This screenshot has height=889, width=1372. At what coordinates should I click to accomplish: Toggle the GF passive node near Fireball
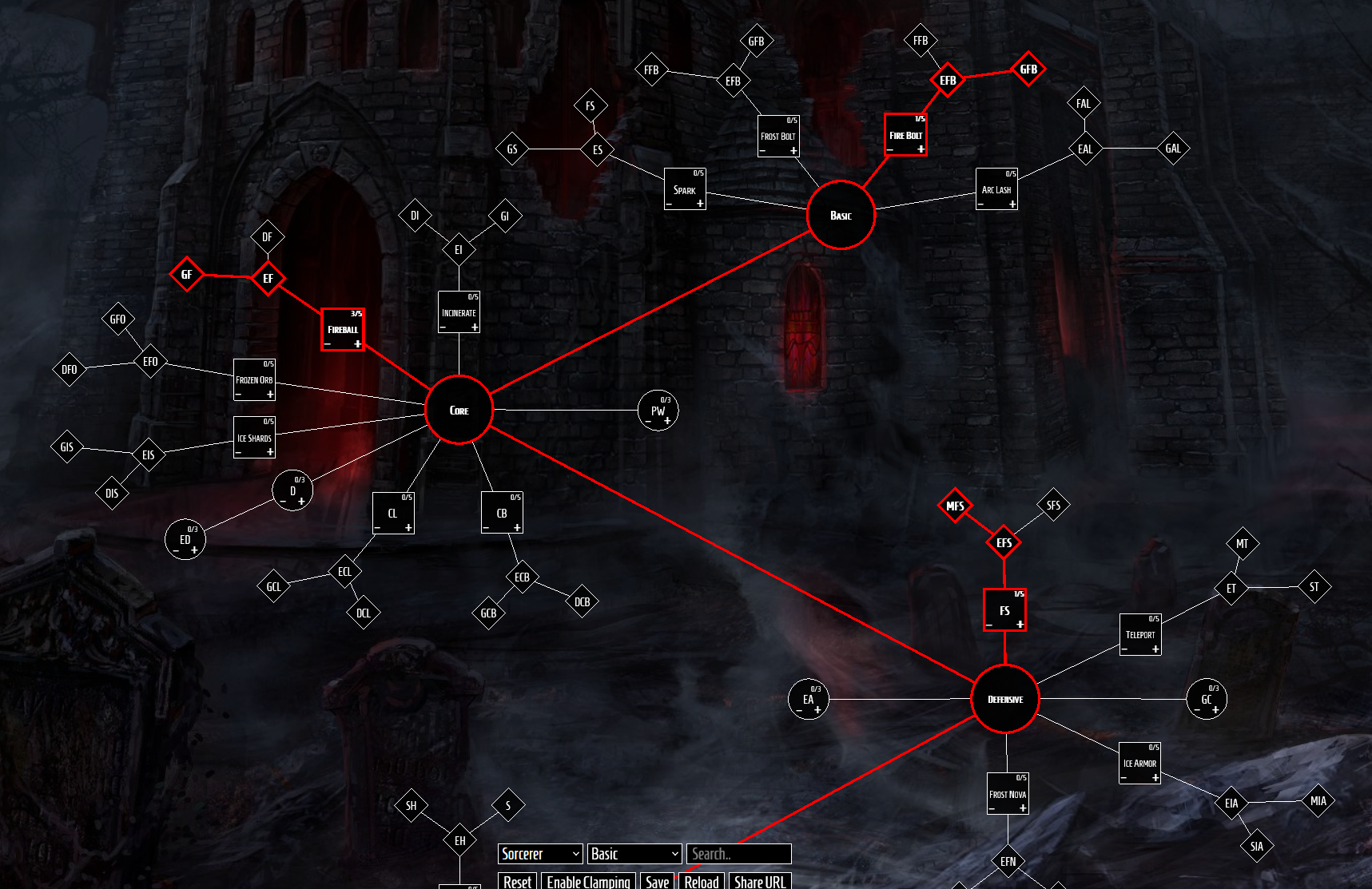[x=186, y=276]
